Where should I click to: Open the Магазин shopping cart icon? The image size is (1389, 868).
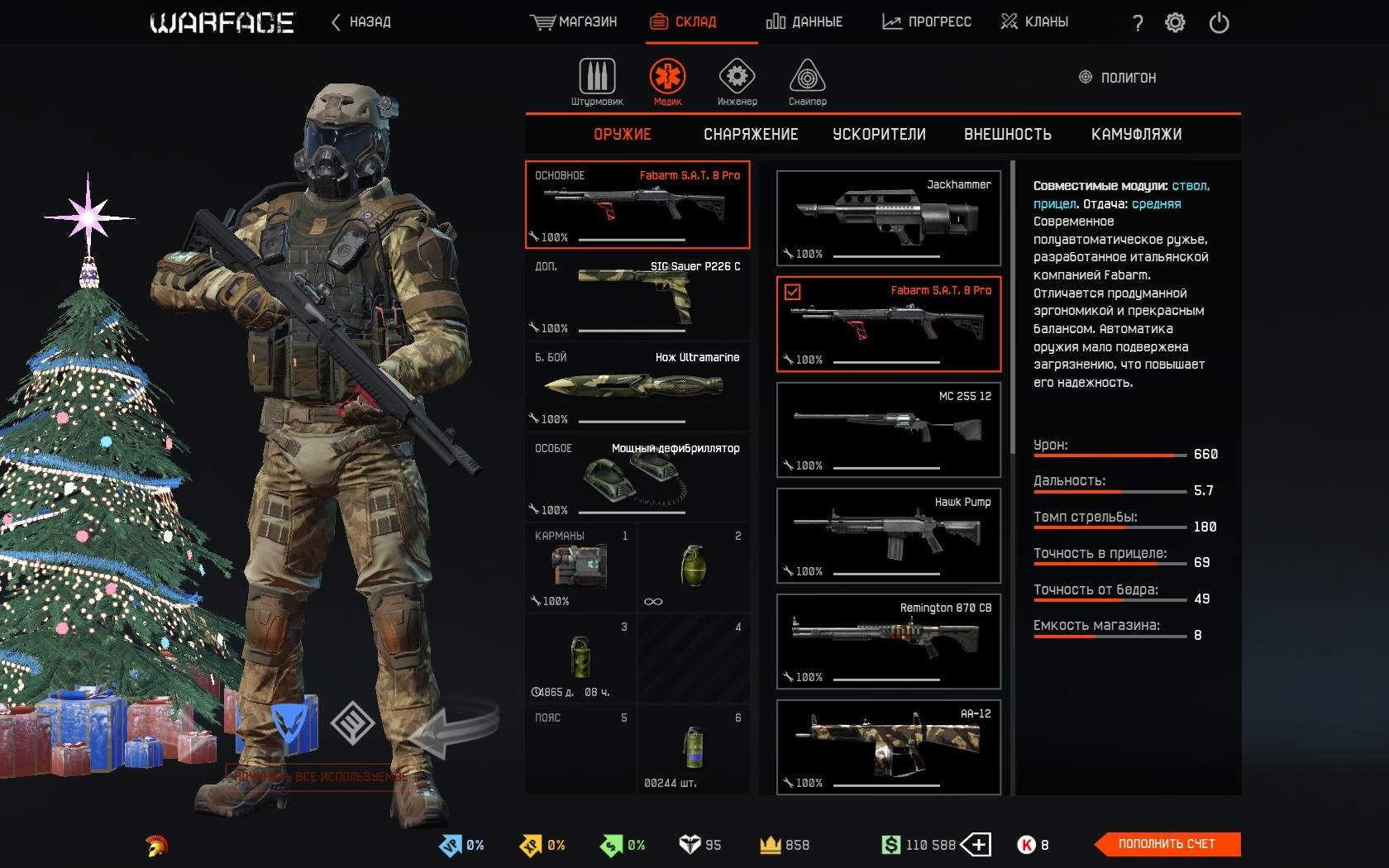542,21
